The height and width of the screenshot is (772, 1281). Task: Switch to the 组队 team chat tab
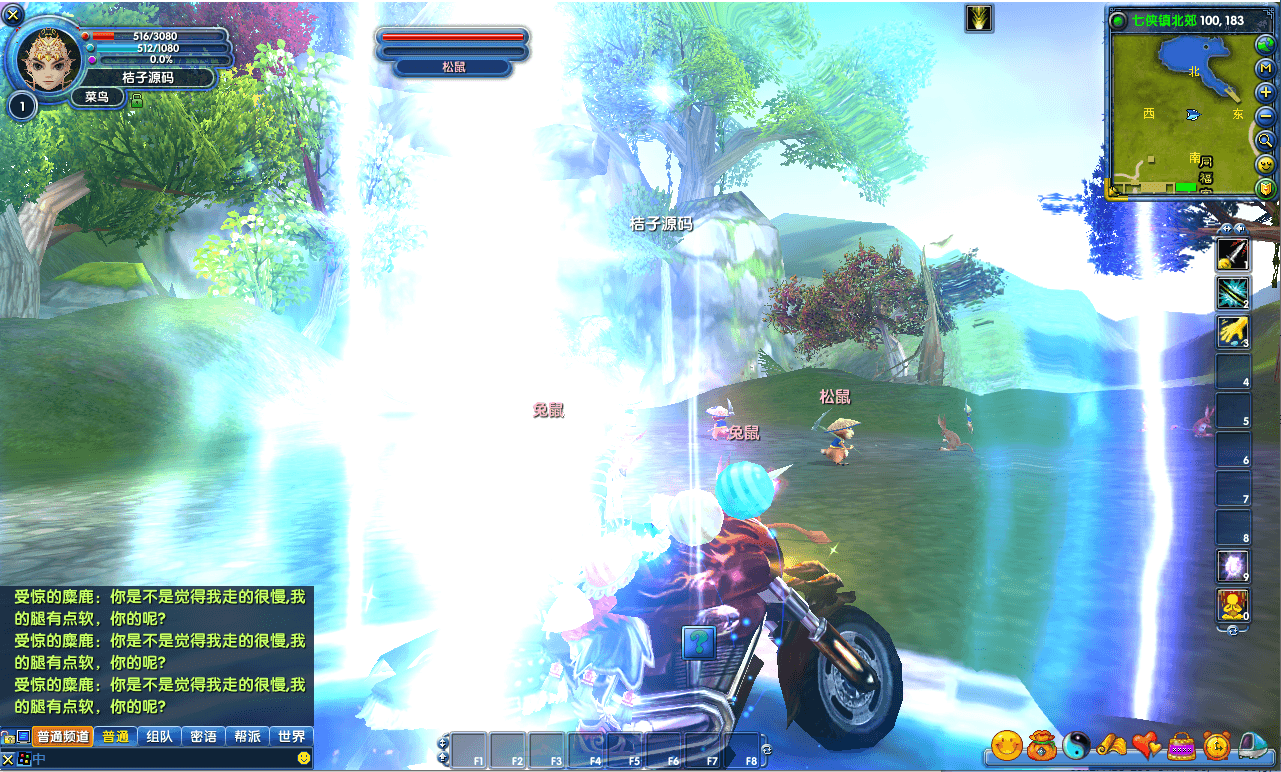(x=159, y=737)
